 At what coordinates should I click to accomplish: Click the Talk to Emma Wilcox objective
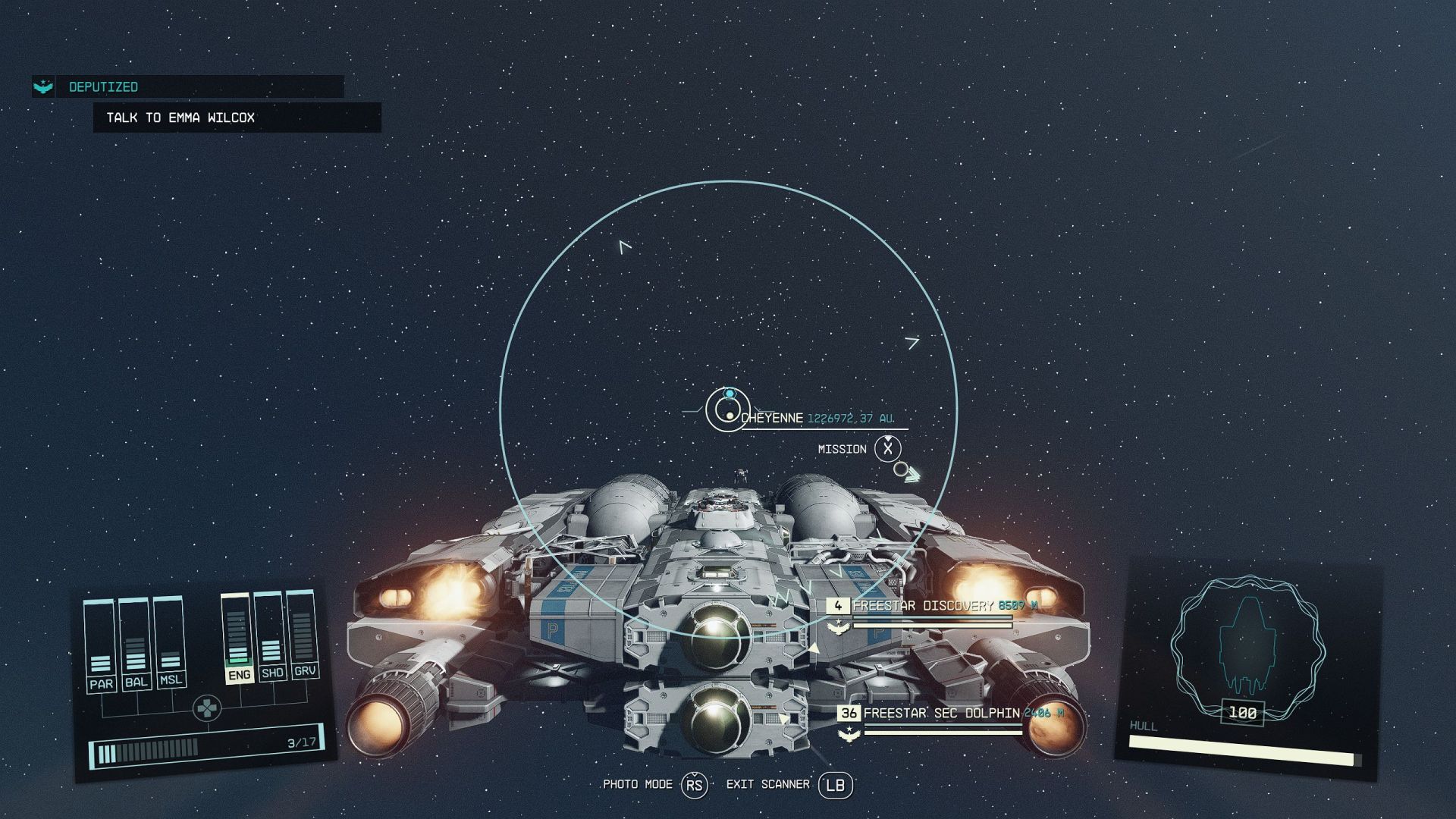coord(180,118)
